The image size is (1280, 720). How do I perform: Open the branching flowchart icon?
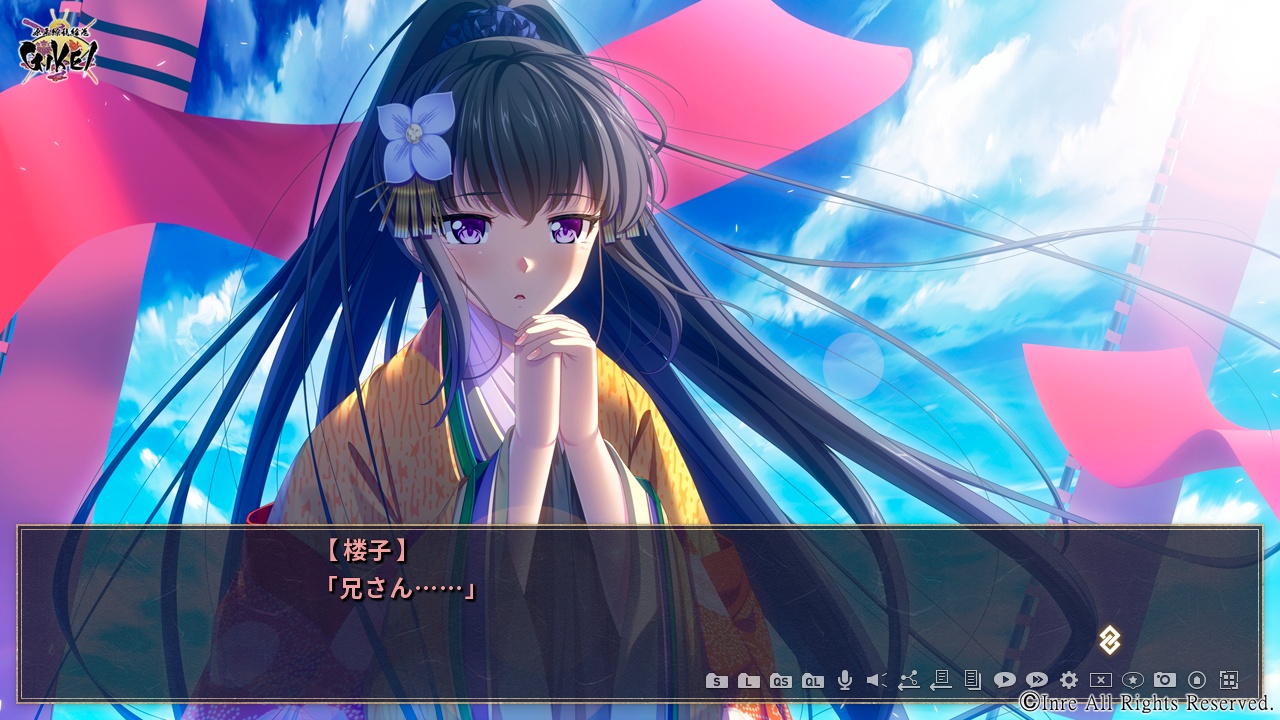[908, 681]
